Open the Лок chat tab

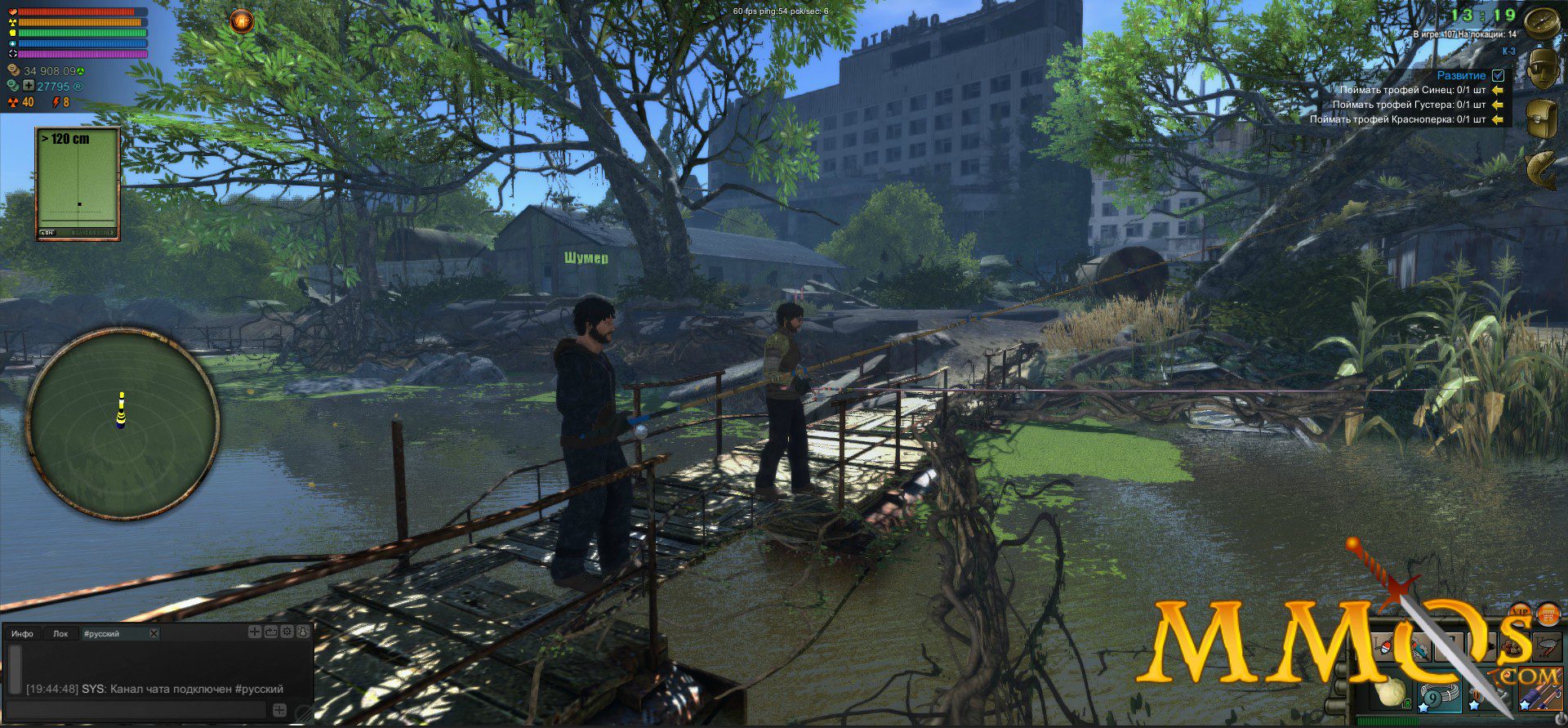(60, 633)
